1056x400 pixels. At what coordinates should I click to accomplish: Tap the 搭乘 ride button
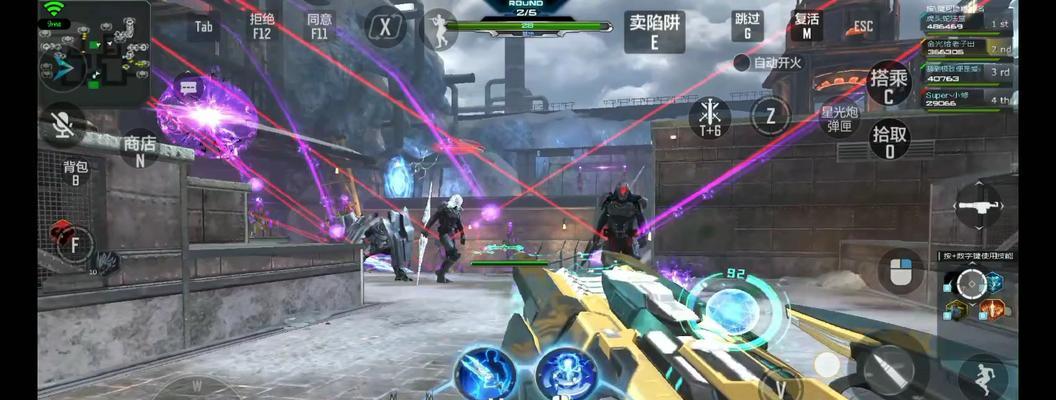coord(889,84)
